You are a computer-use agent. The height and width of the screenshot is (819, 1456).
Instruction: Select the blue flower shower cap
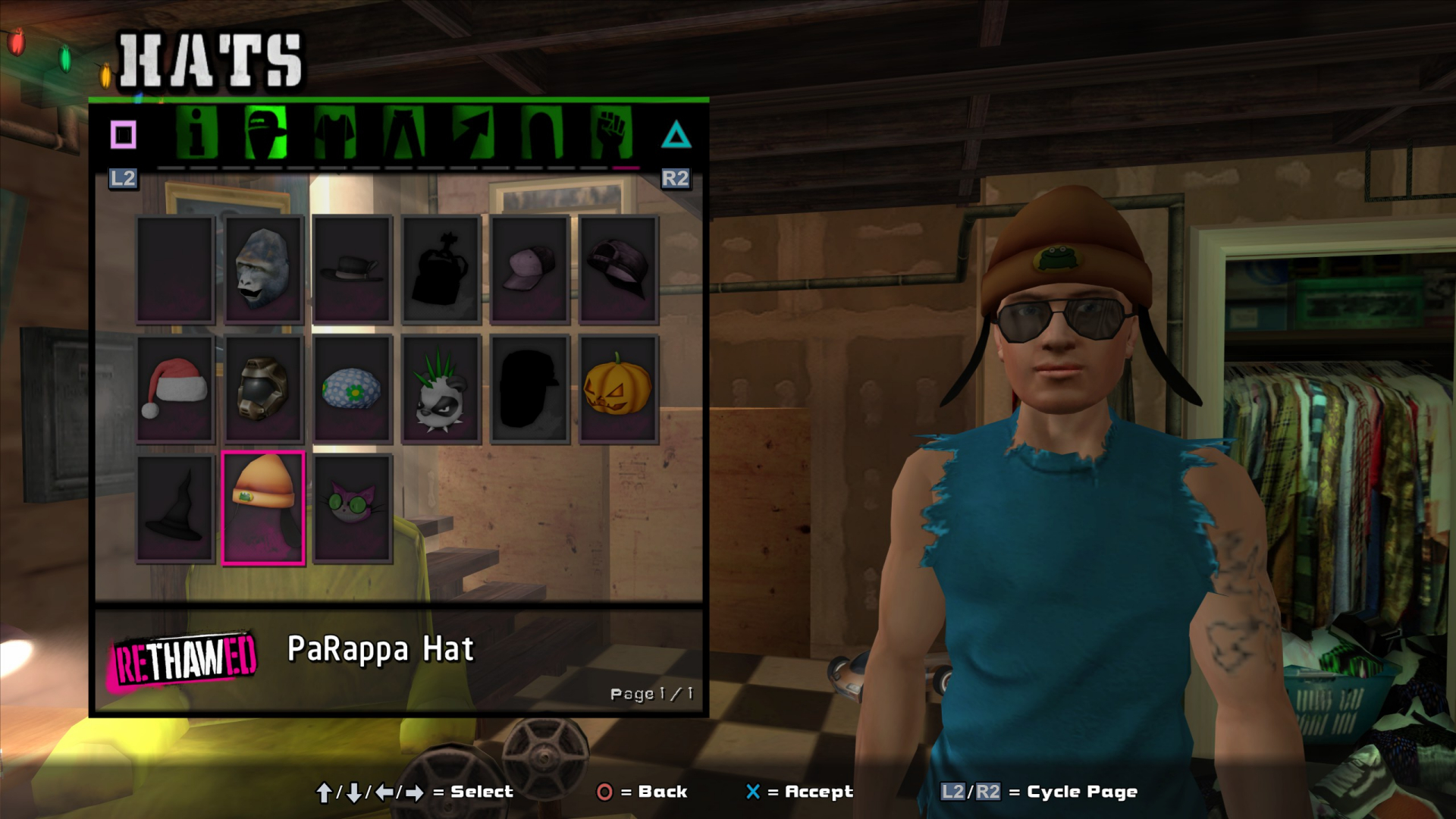[x=352, y=389]
